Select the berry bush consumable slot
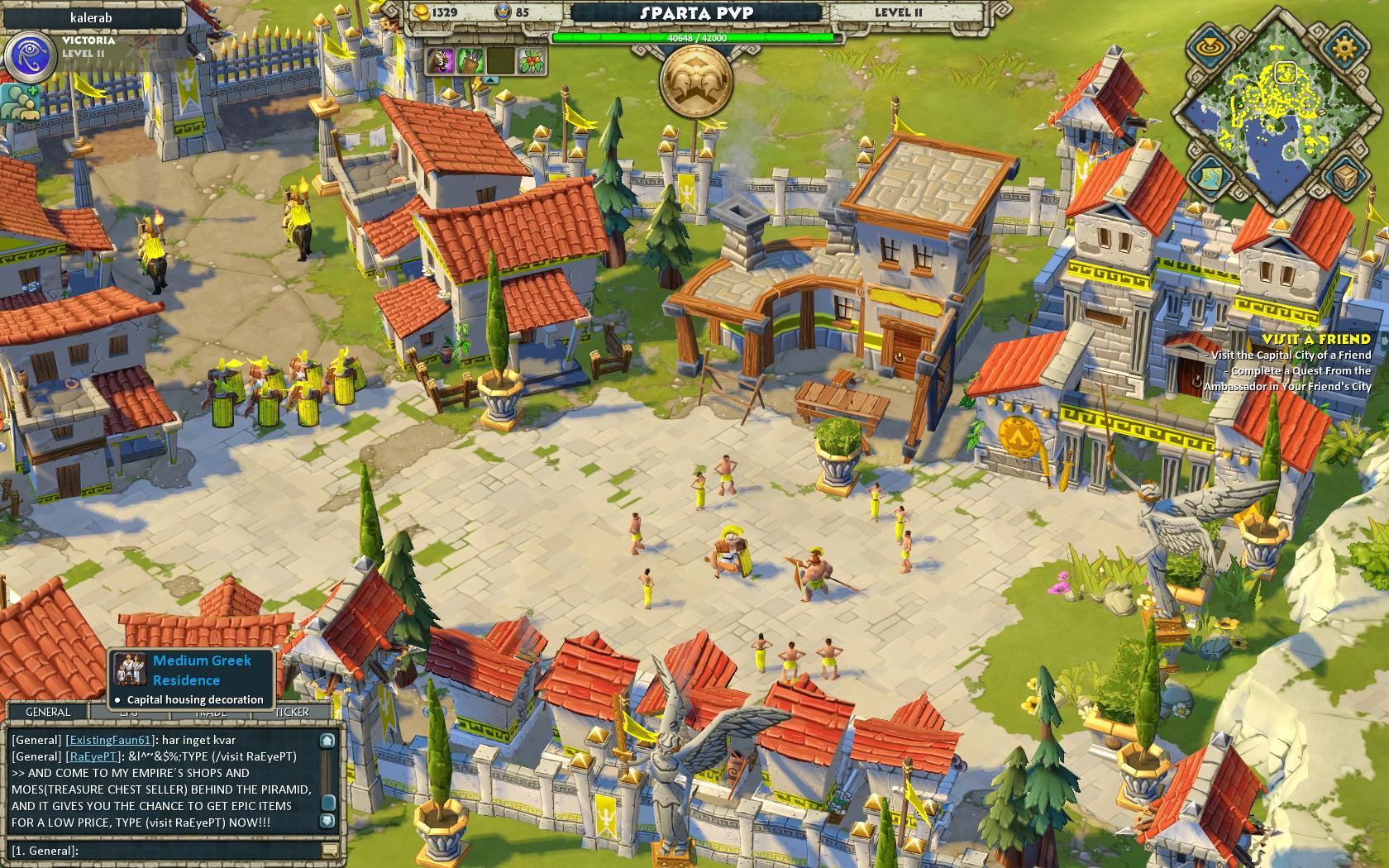1389x868 pixels. 532,60
